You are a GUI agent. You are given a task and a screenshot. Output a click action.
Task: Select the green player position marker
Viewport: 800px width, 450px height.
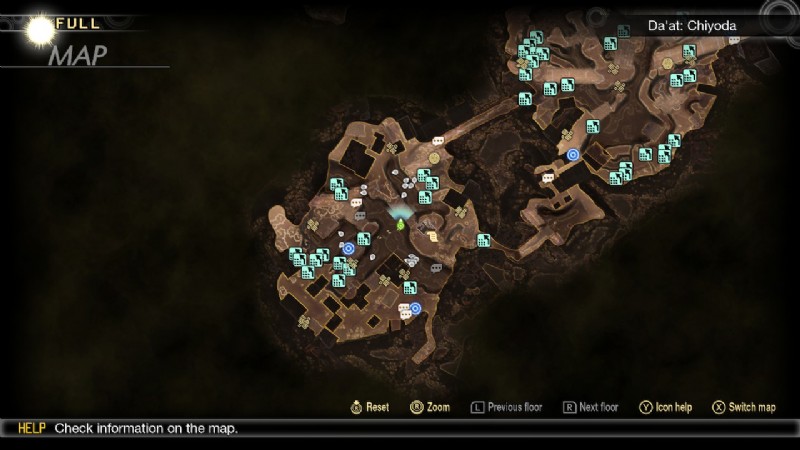click(401, 224)
